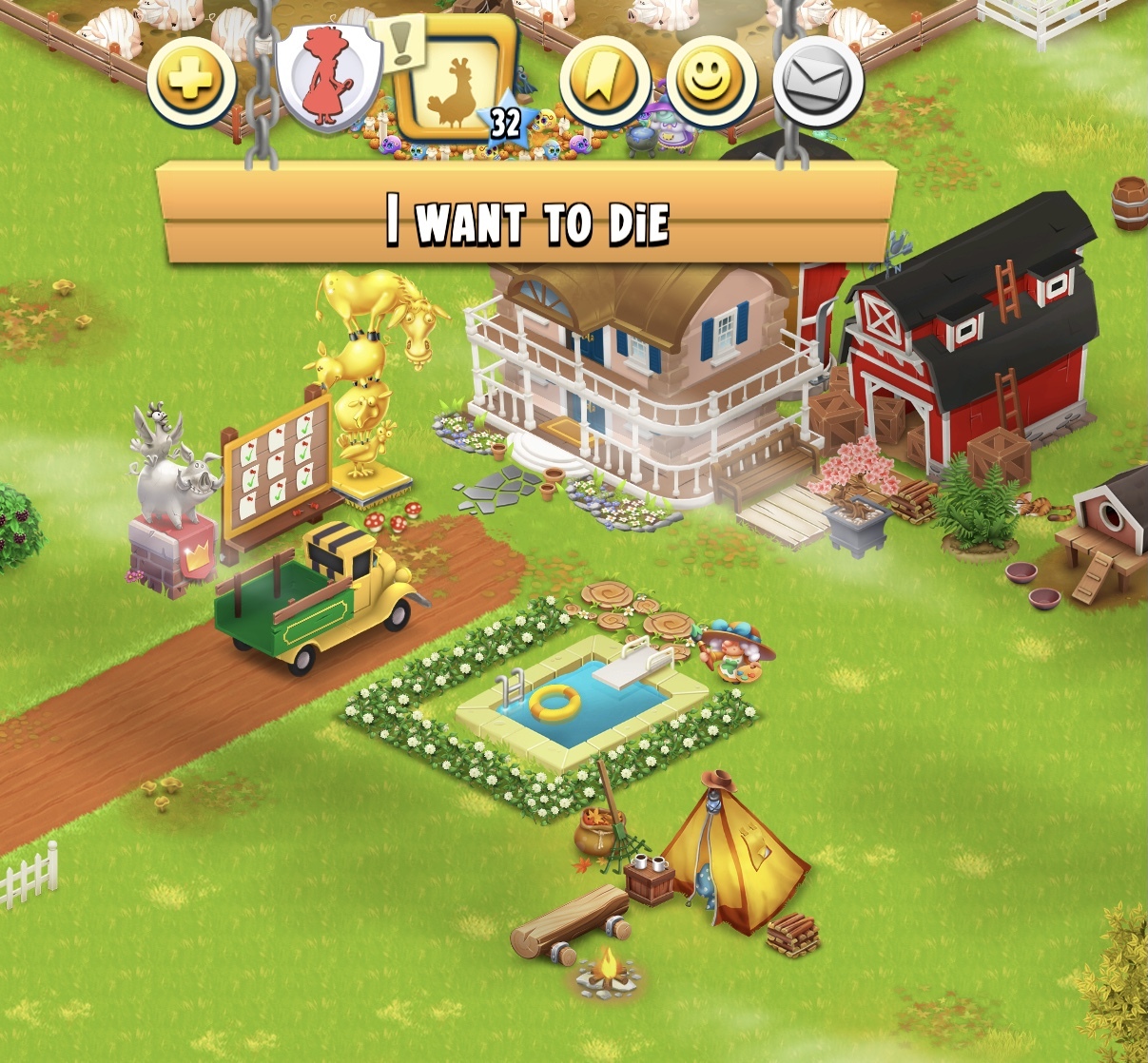Click the smiley face button

pos(711,83)
